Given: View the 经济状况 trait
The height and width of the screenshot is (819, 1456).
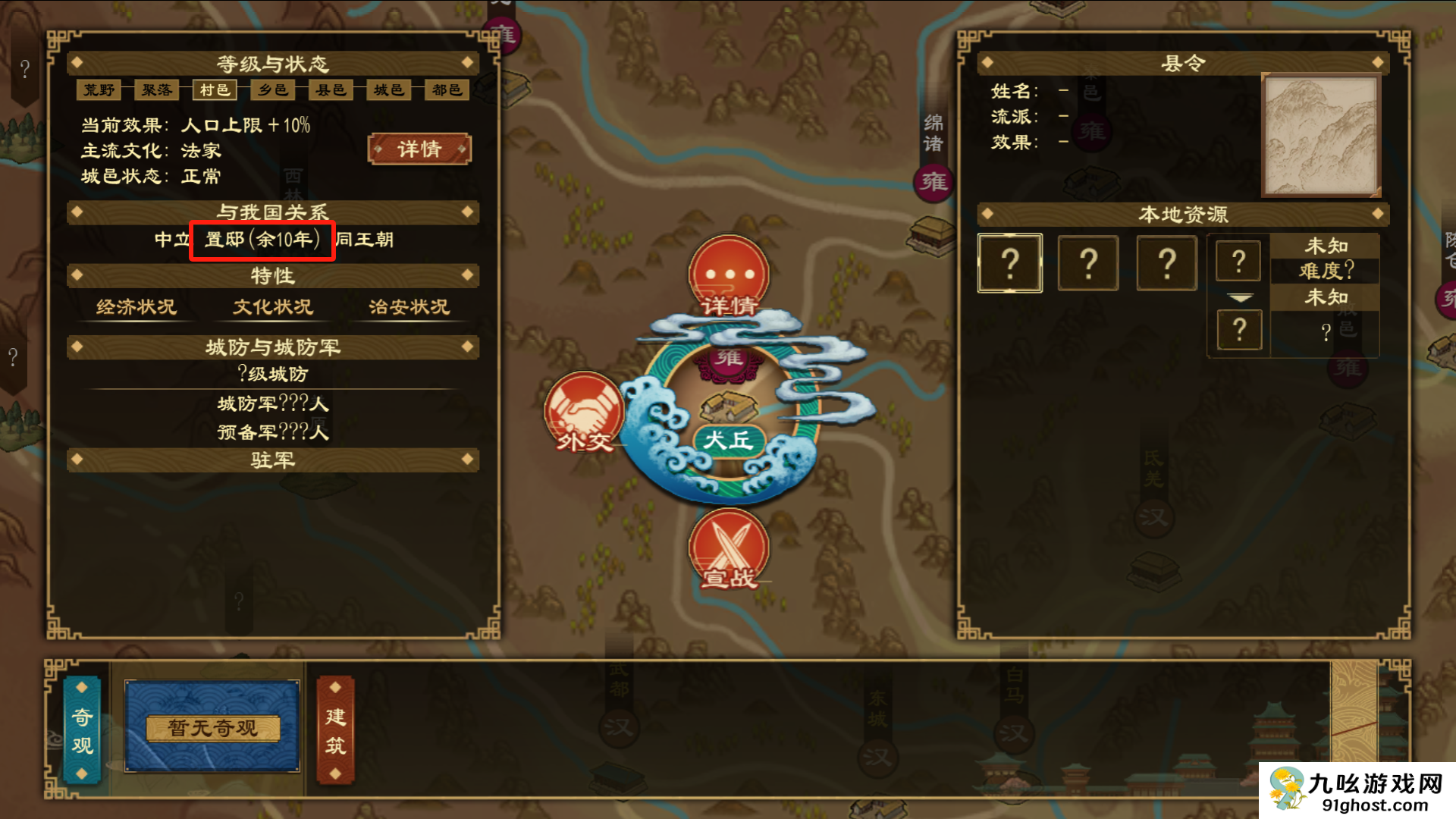Looking at the screenshot, I should (x=136, y=307).
